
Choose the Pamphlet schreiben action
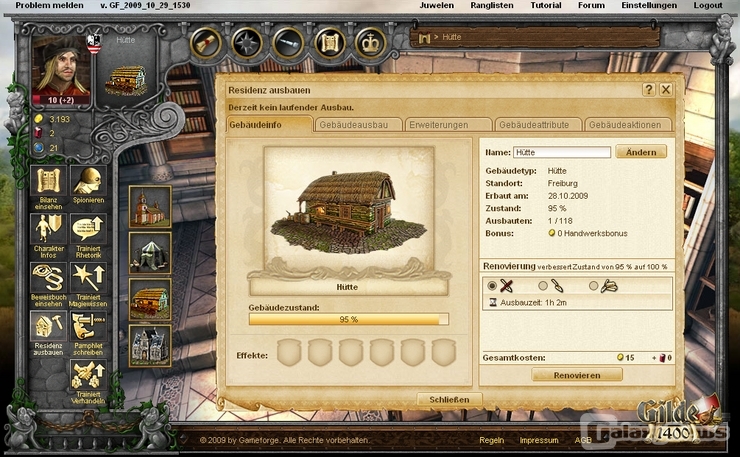tap(88, 330)
